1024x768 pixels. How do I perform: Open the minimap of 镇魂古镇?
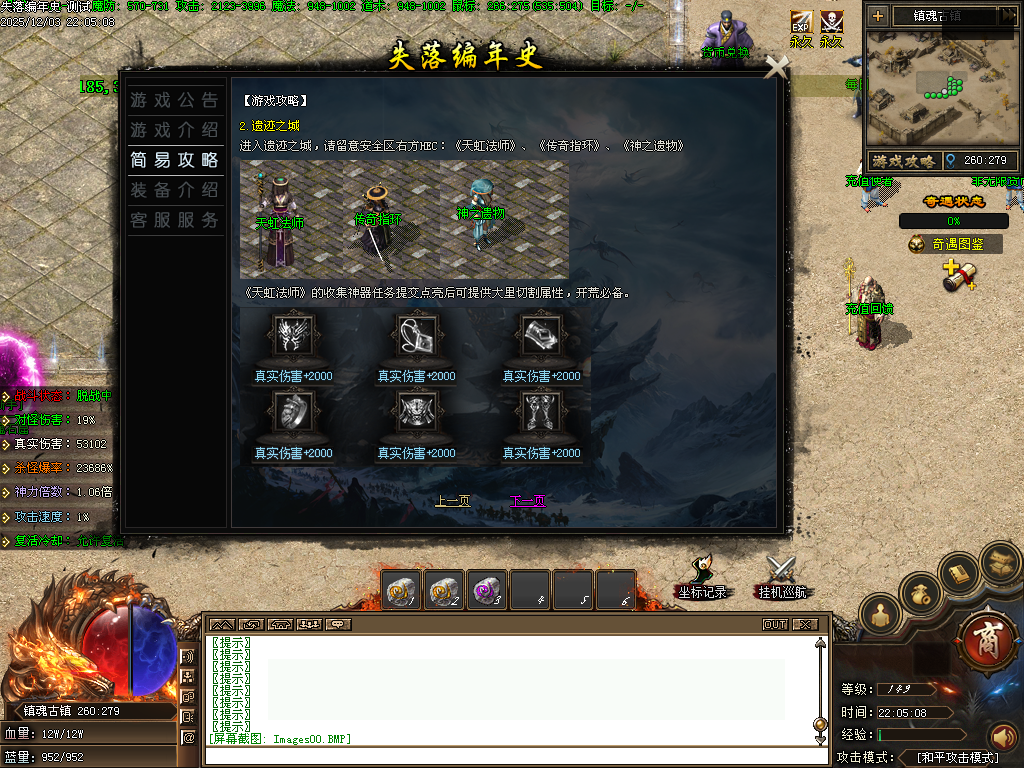tap(940, 88)
